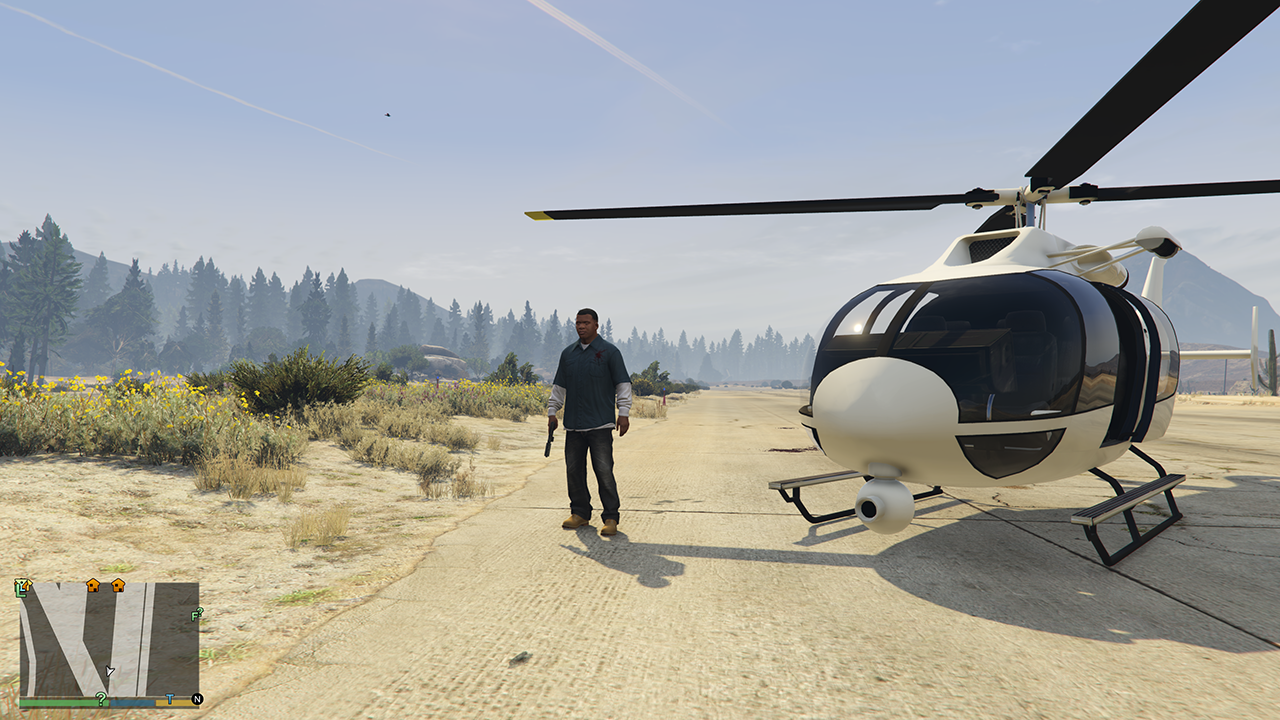This screenshot has height=720, width=1280.
Task: Click the L mission marker on the minimap
Action: click(x=21, y=589)
